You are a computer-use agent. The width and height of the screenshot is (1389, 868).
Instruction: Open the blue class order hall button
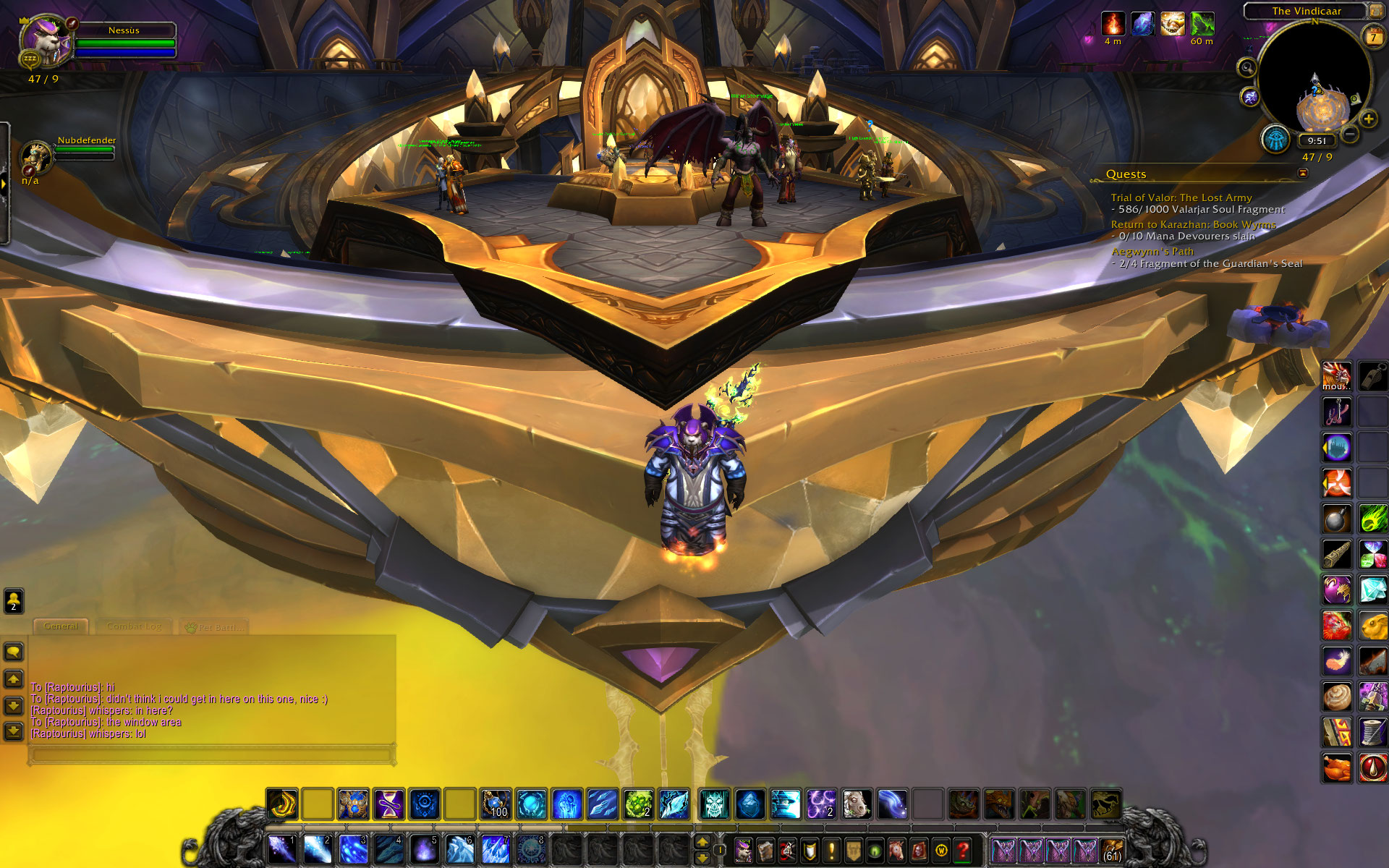pos(1275,140)
